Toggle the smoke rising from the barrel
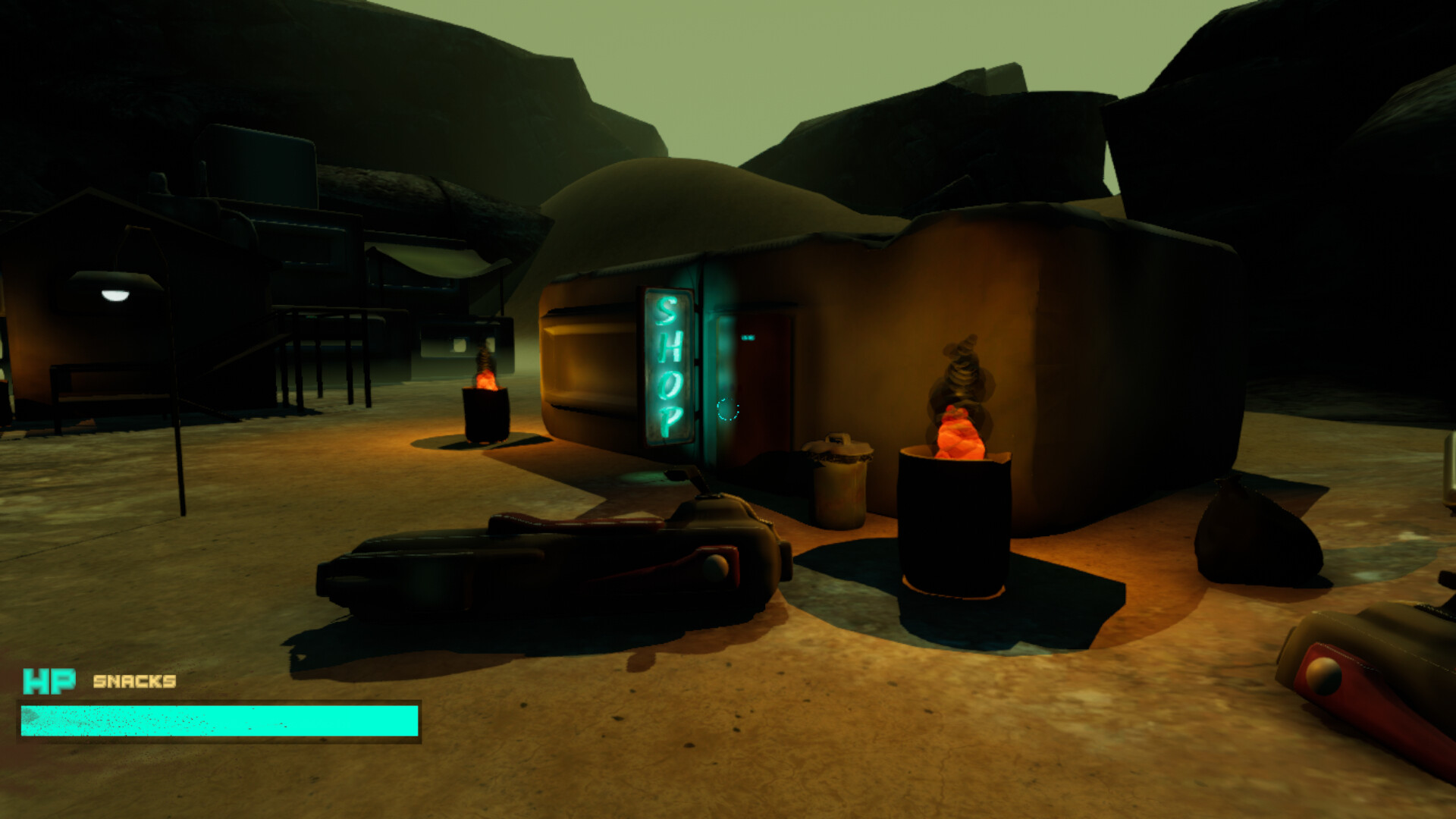Image resolution: width=1456 pixels, height=819 pixels. point(962,372)
